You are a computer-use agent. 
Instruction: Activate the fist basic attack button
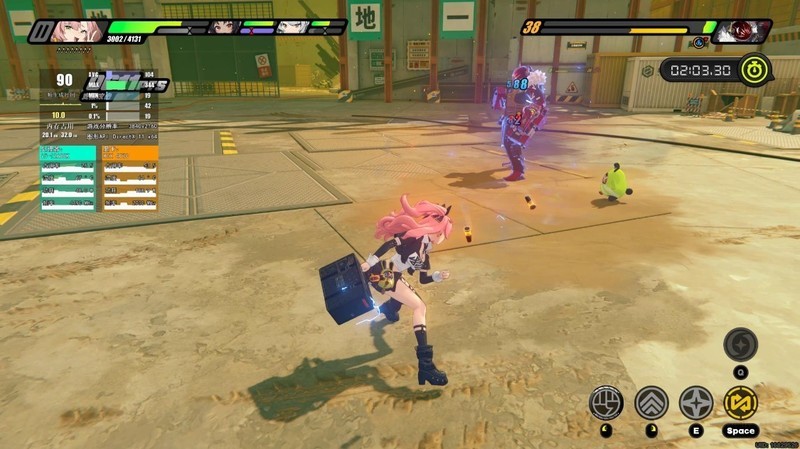[x=606, y=402]
